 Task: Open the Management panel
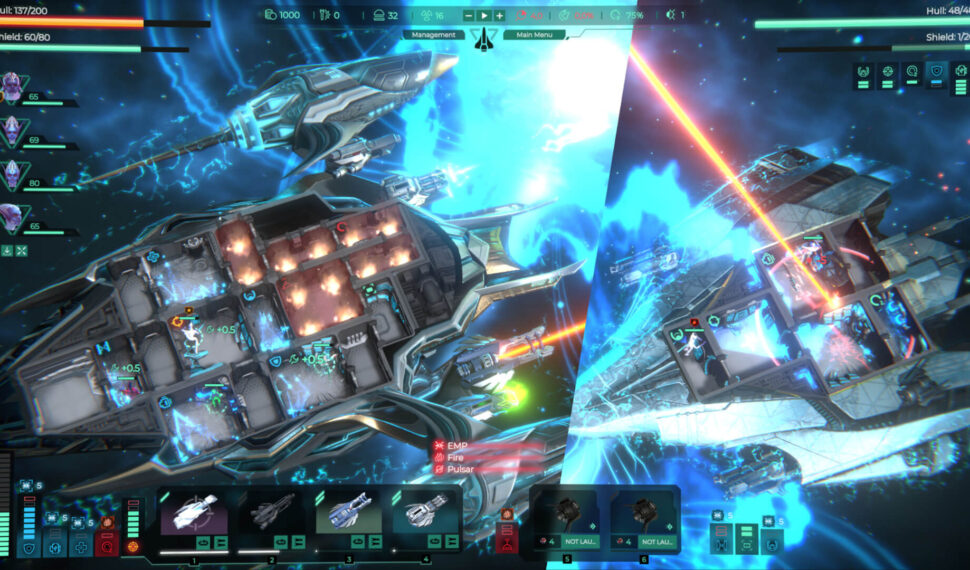pyautogui.click(x=433, y=35)
